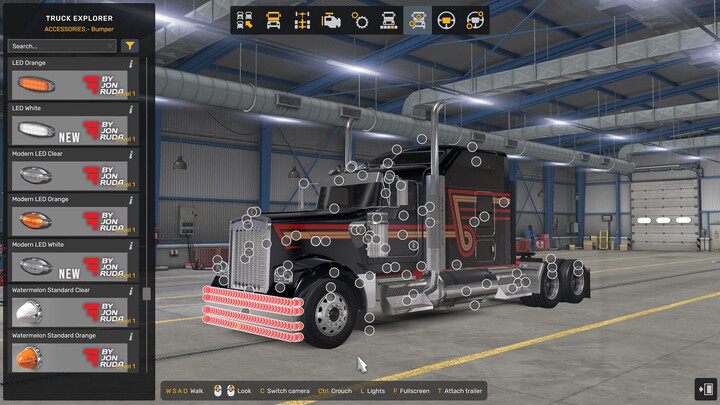Viewport: 720px width, 405px height.
Task: Open the yellow funnel filter
Action: [x=130, y=46]
